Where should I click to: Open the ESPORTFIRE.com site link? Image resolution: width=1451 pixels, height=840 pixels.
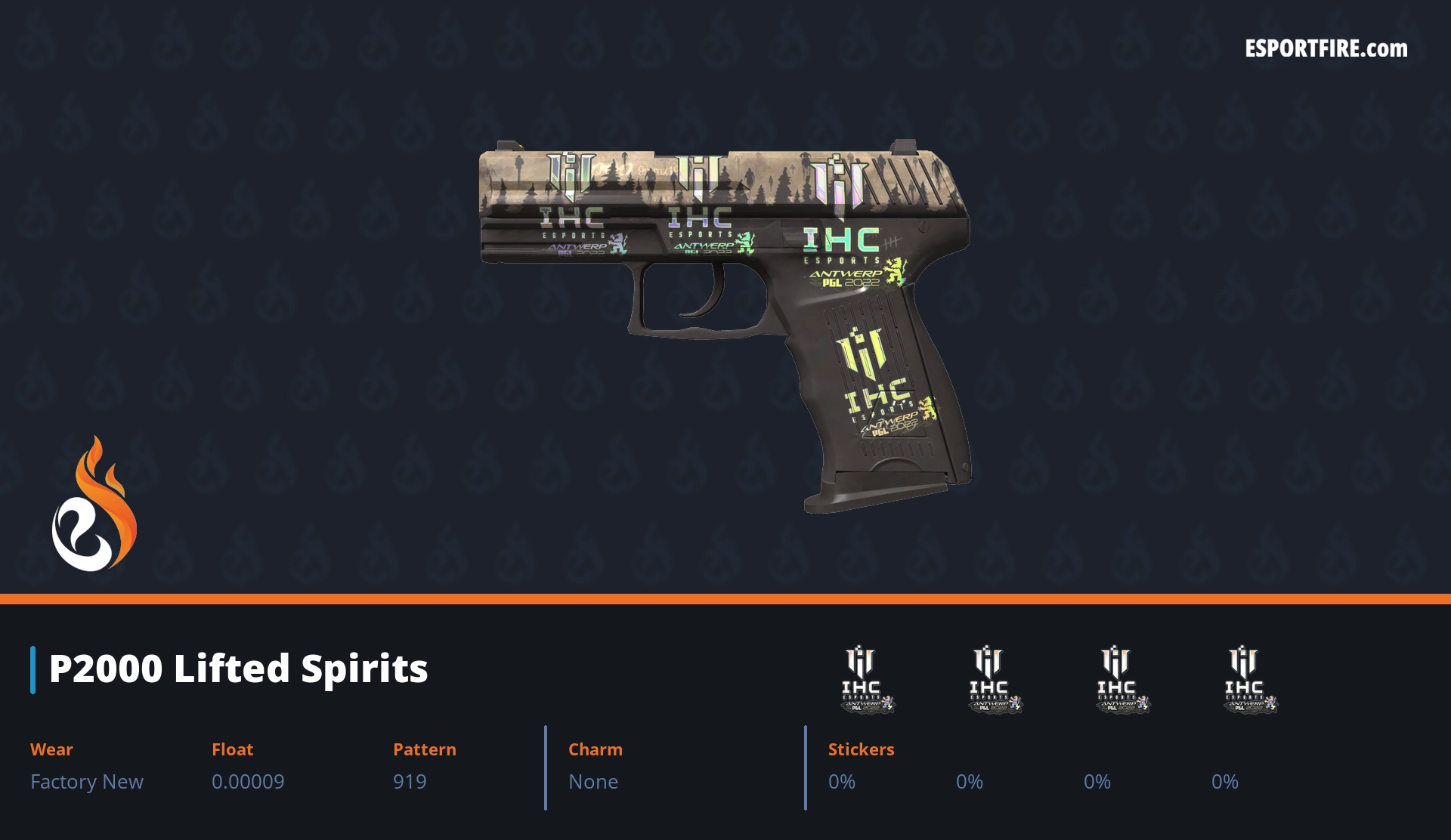point(1326,49)
